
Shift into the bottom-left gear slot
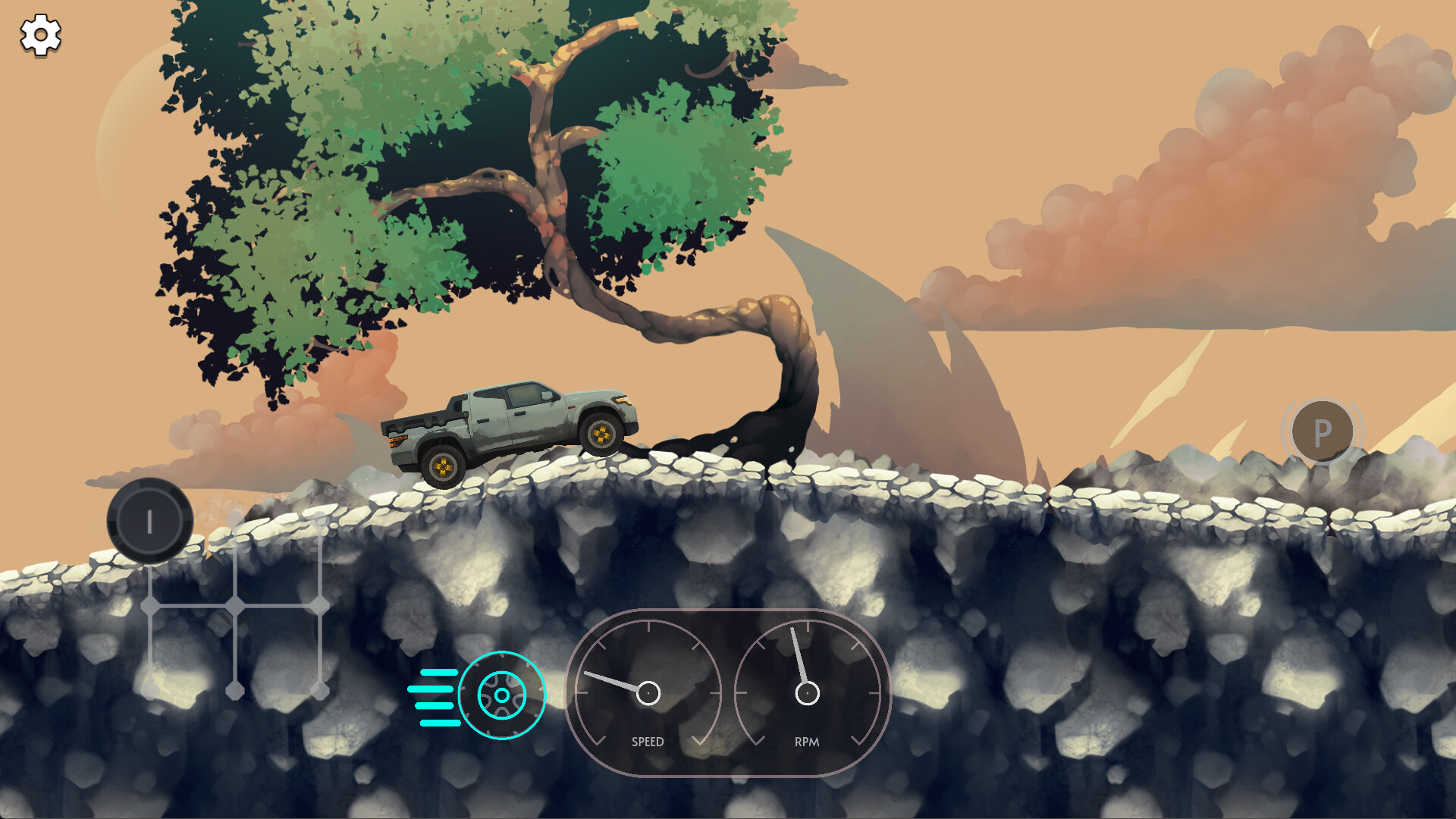click(150, 689)
